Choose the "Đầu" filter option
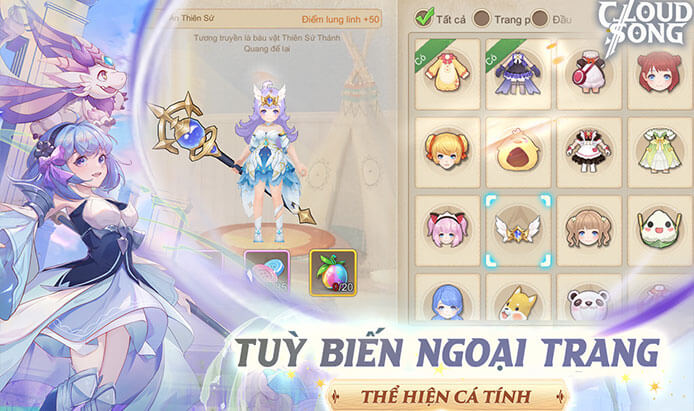Image resolution: width=694 pixels, height=411 pixels. pos(540,18)
